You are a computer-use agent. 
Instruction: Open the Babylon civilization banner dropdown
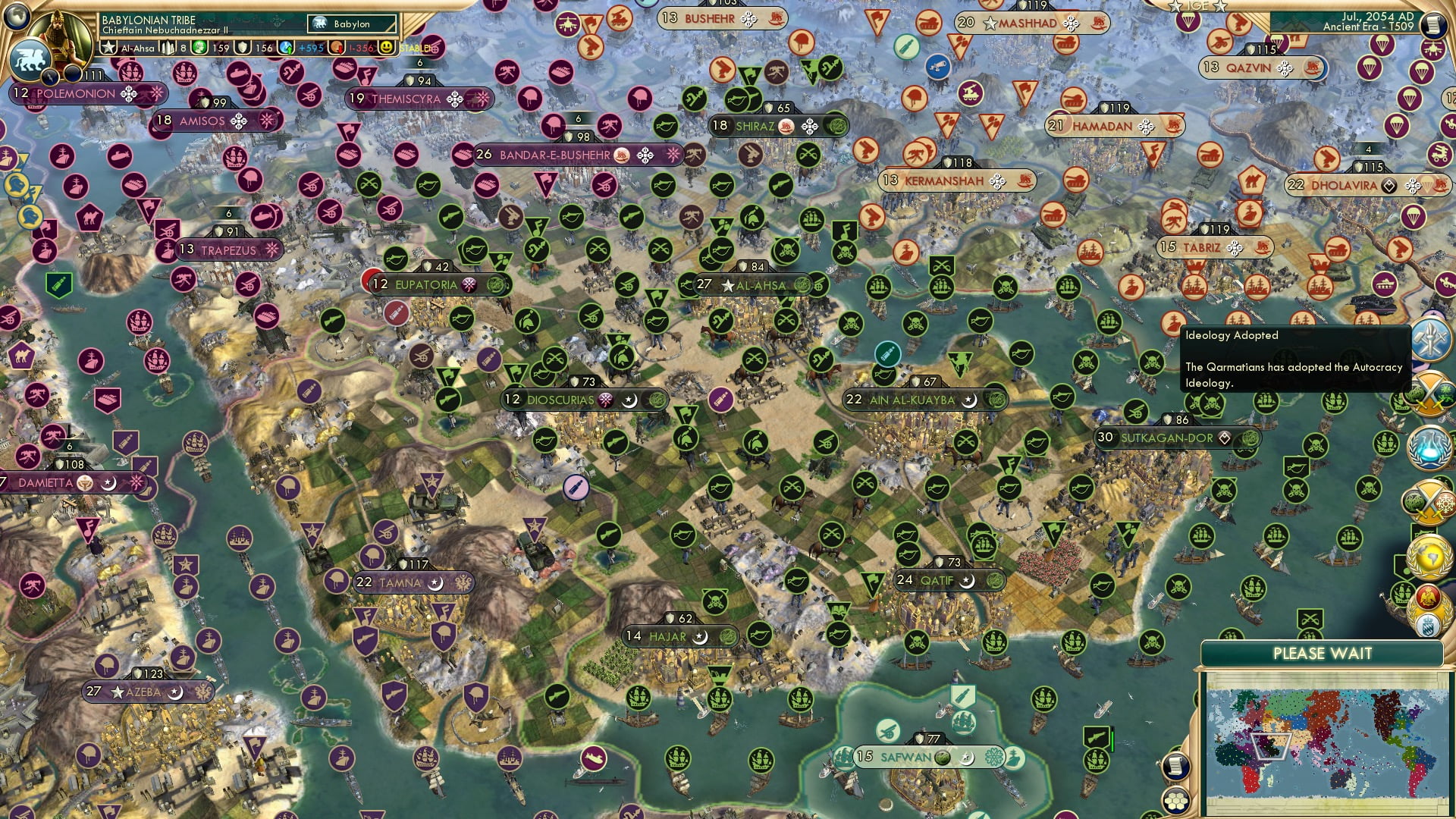coord(351,24)
